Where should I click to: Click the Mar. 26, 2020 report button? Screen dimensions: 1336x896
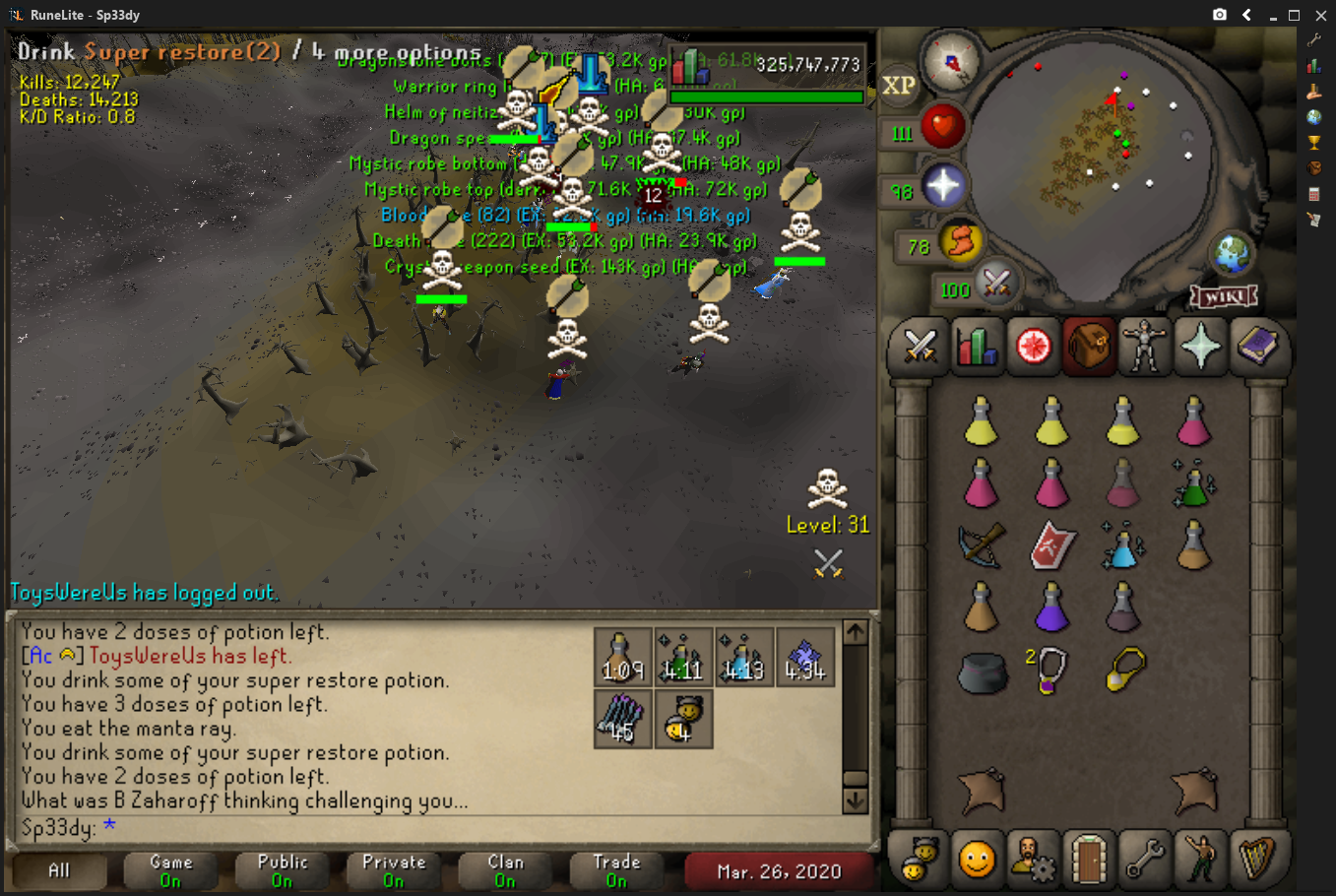click(x=779, y=871)
